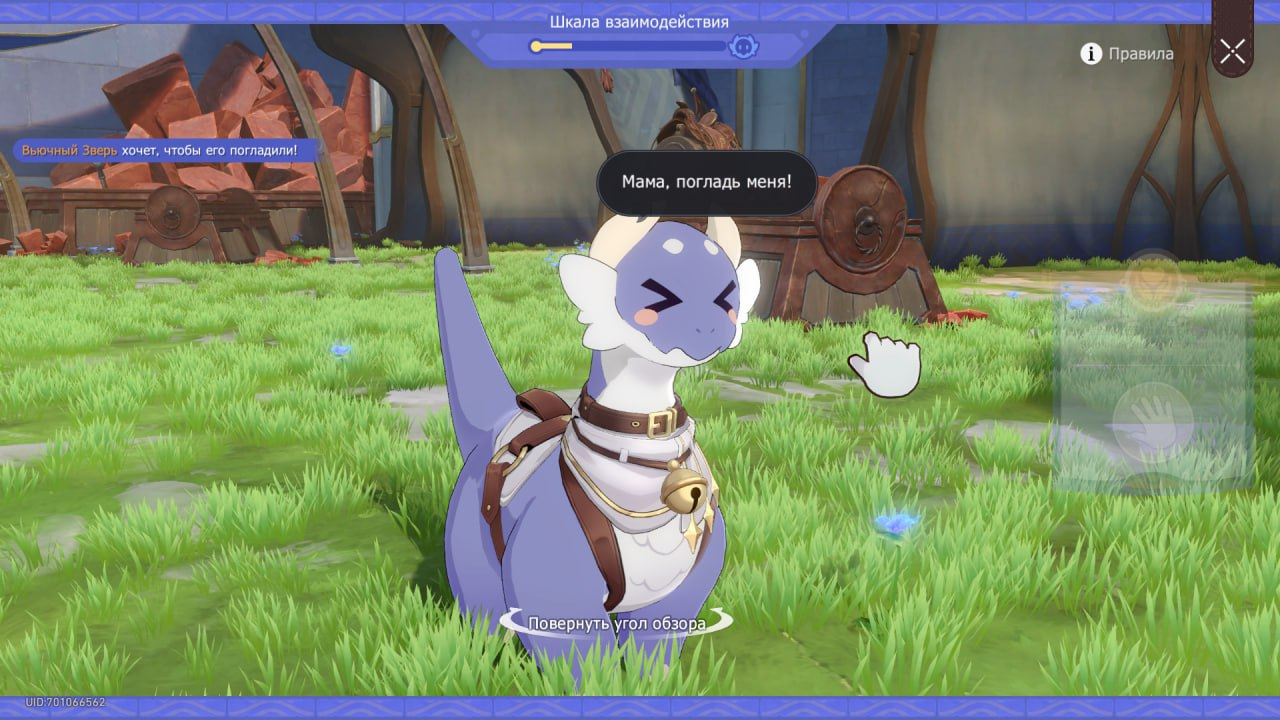Image resolution: width=1280 pixels, height=720 pixels.
Task: Select the petting hand action icon
Action: click(x=1153, y=415)
